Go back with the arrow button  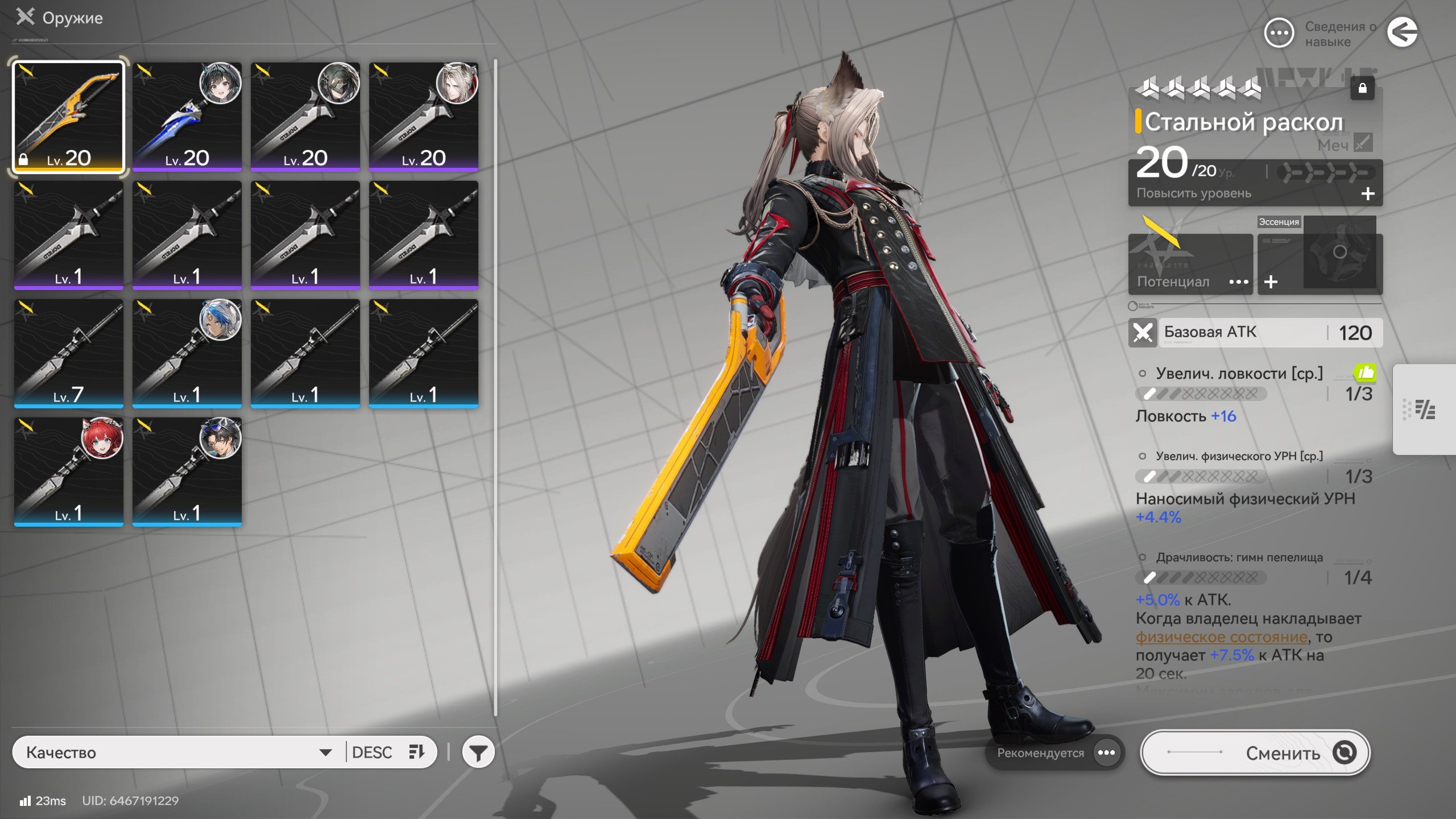[x=1402, y=32]
